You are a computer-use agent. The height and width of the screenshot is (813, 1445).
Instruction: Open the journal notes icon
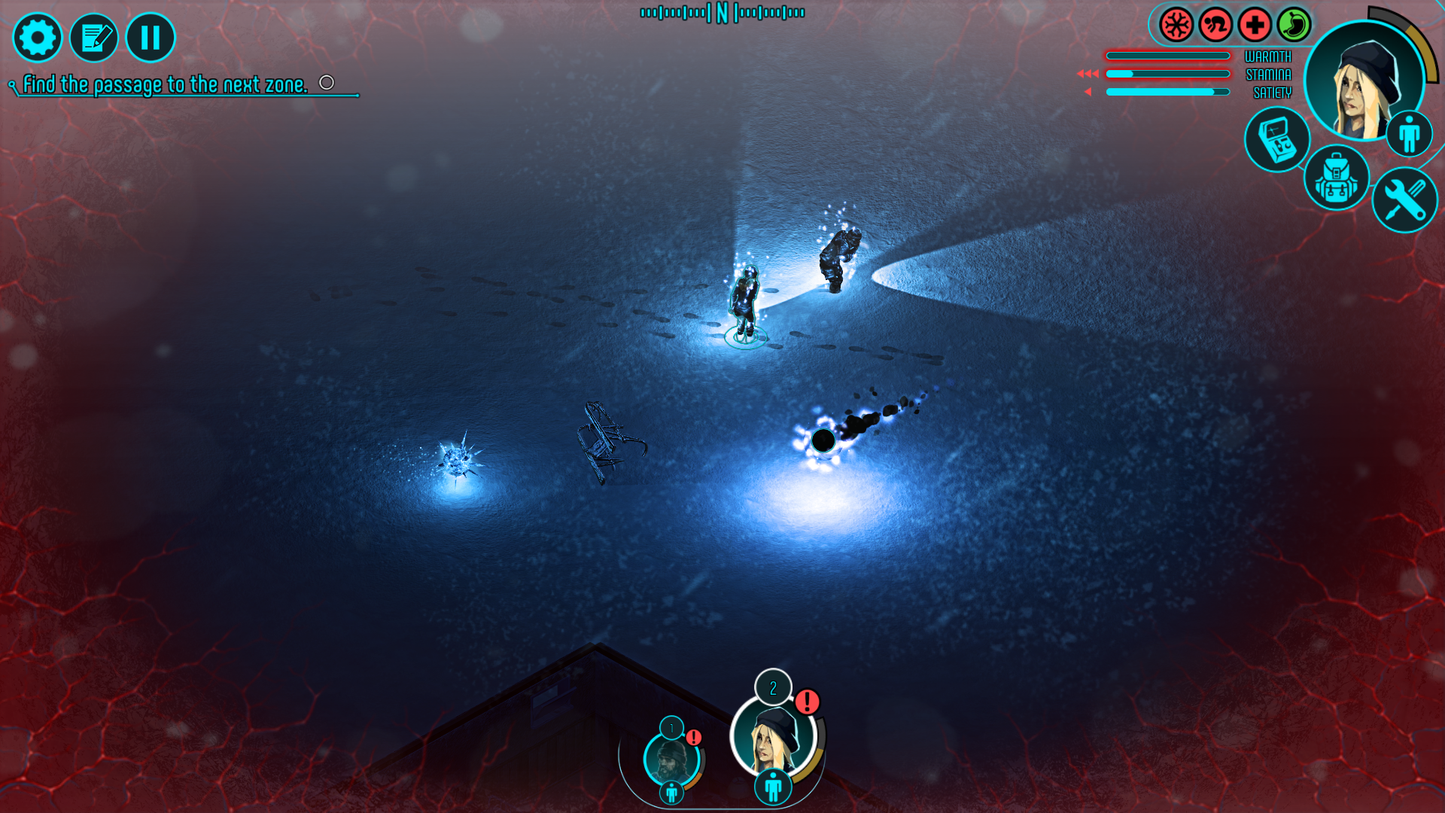click(x=94, y=38)
